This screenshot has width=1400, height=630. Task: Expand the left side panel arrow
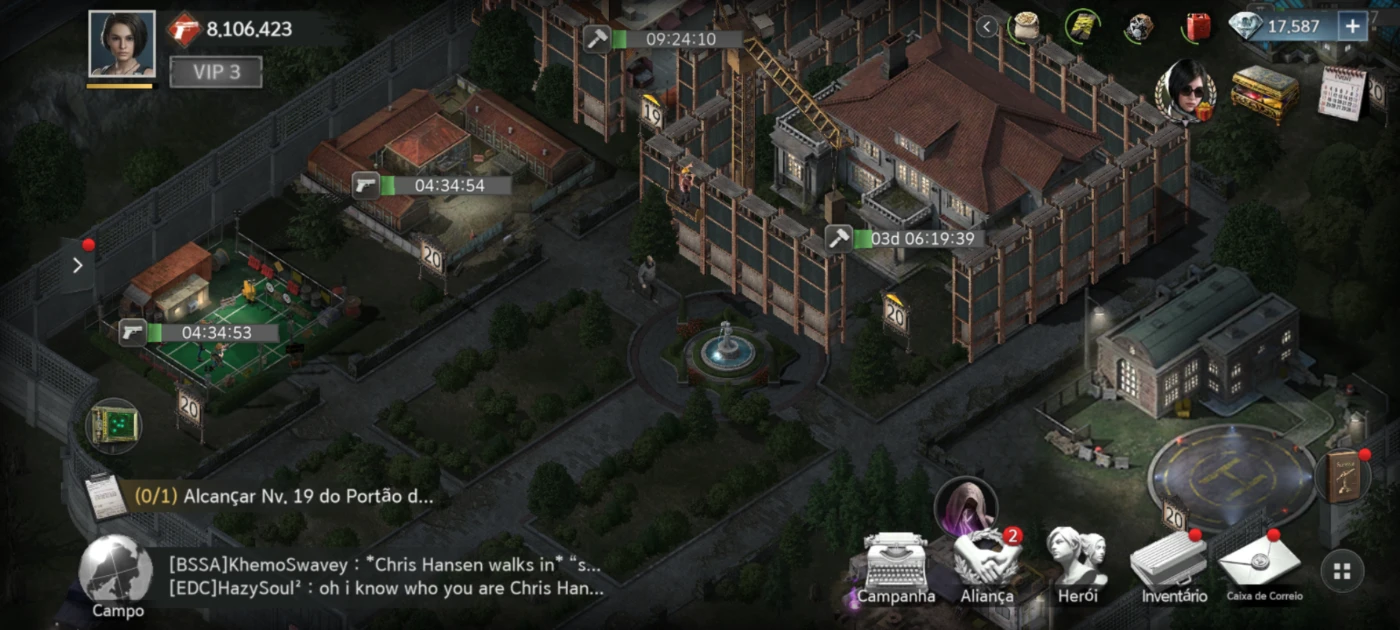coord(78,265)
